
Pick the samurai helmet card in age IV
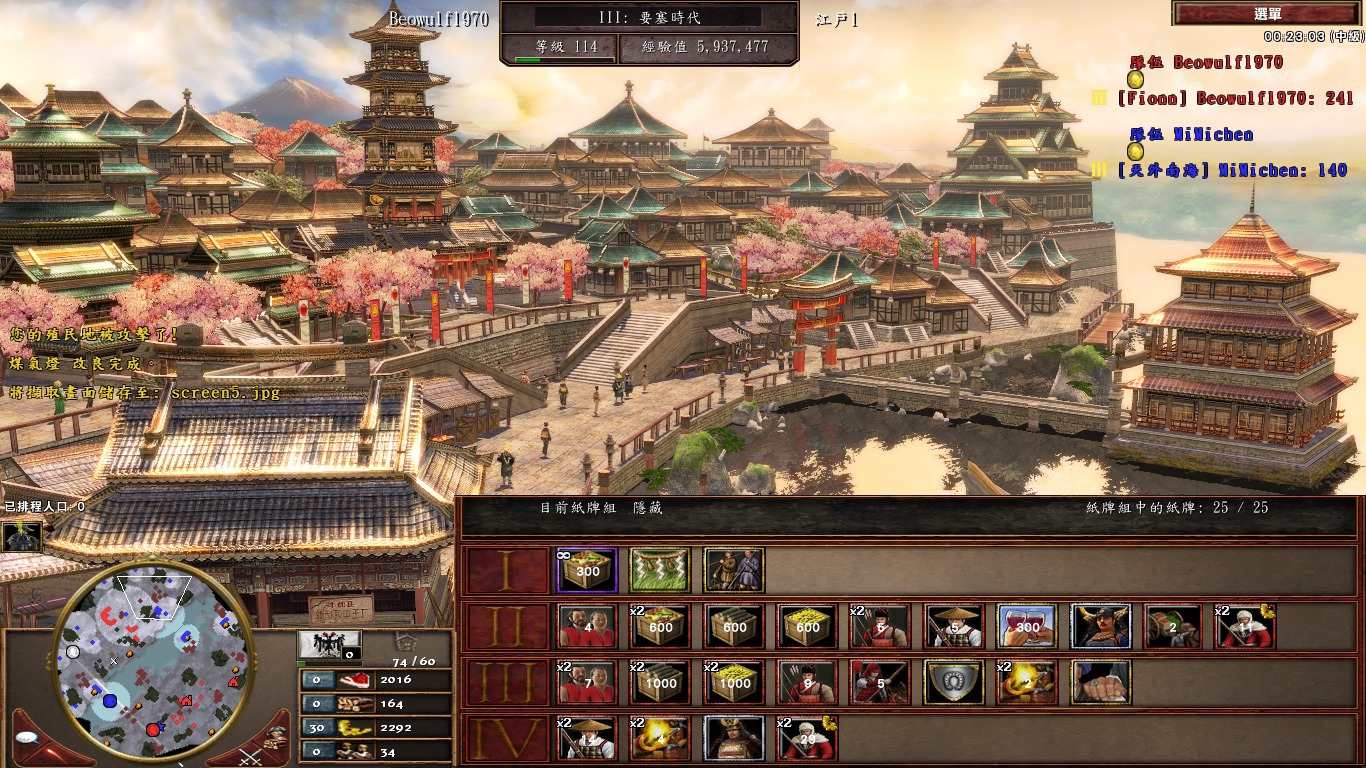coord(734,738)
